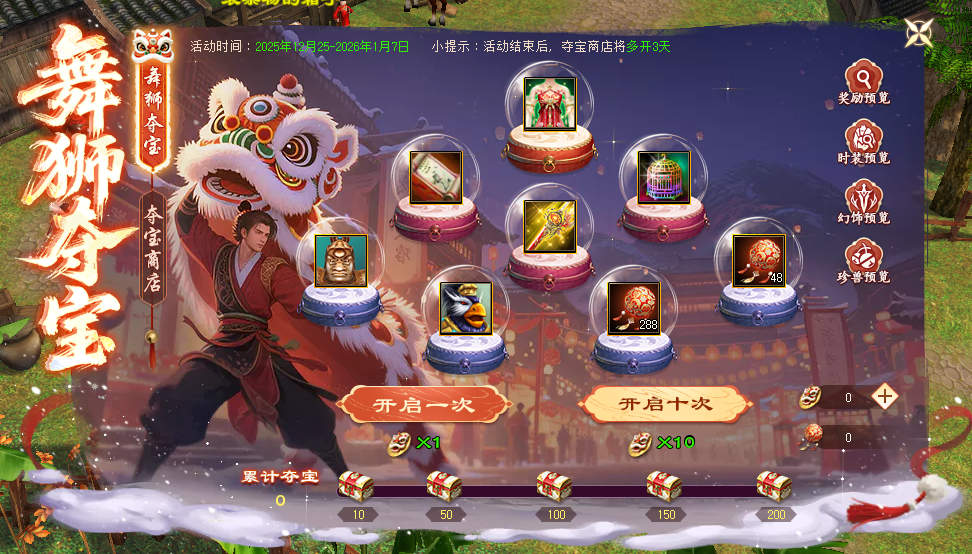Image resolution: width=972 pixels, height=554 pixels.
Task: Pick the red ball prize showing 48
Action: click(x=759, y=260)
